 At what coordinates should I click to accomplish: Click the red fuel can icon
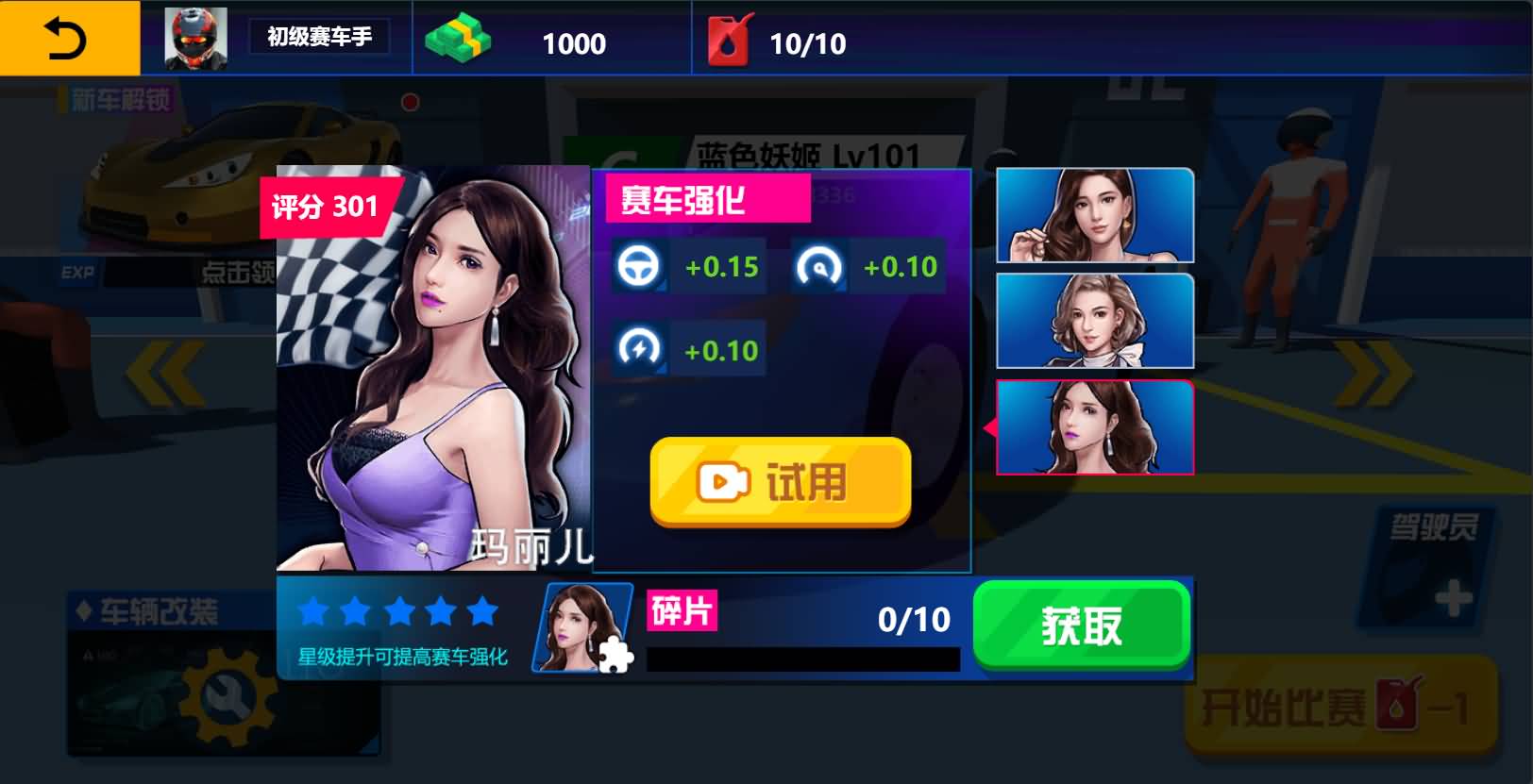point(728,41)
